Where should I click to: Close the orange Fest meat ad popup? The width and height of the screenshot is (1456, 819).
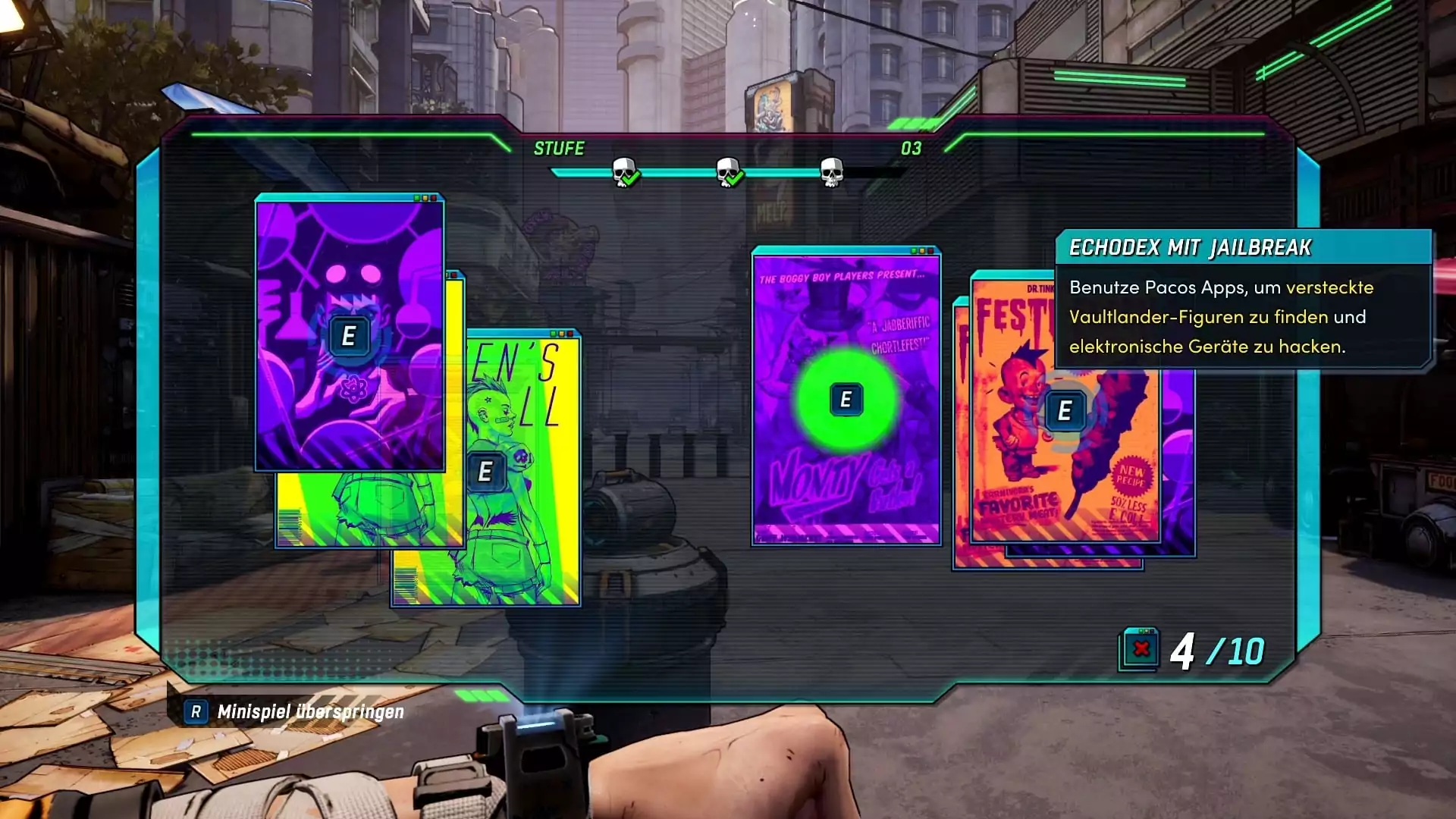1064,411
